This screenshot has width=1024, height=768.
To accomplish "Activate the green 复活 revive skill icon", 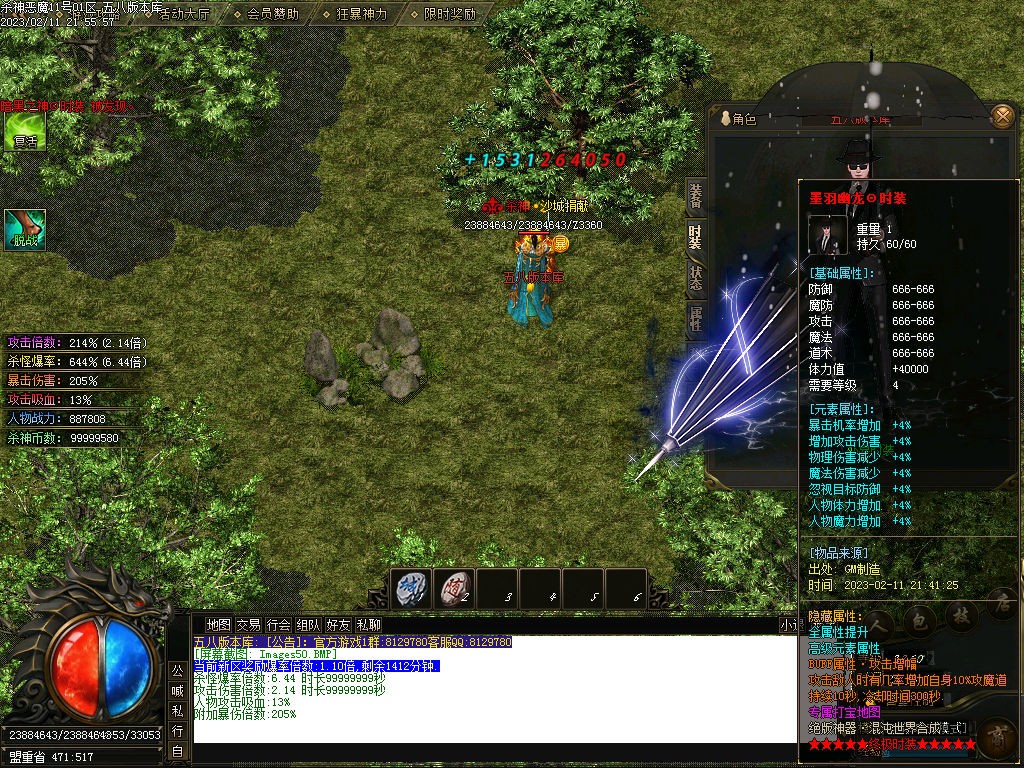I will pyautogui.click(x=25, y=131).
